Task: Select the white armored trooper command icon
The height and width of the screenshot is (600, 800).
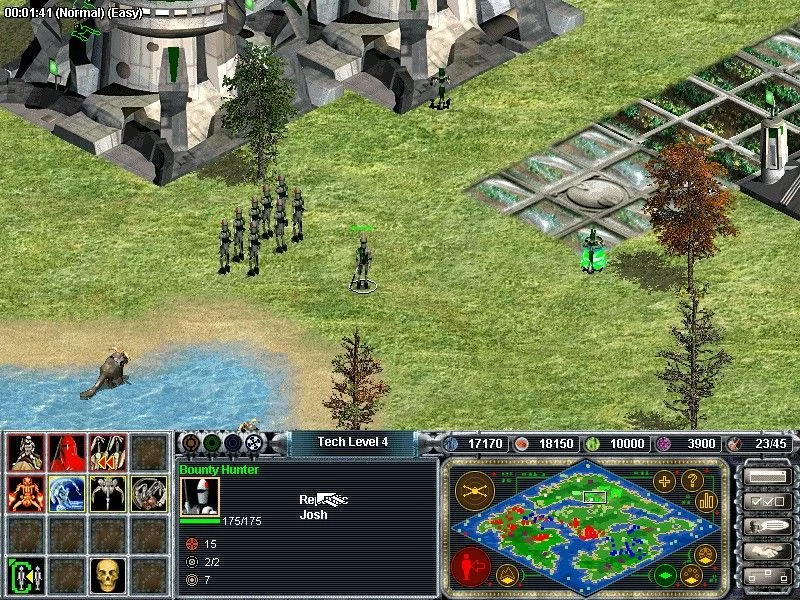Action: [x=25, y=453]
